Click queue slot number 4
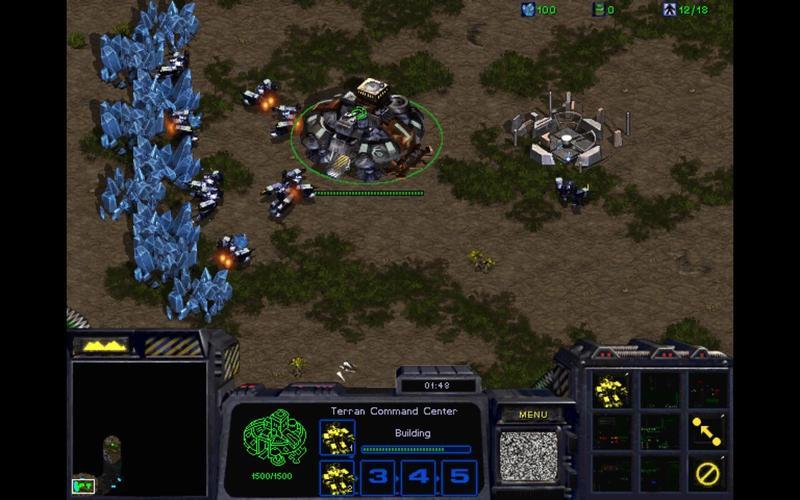The width and height of the screenshot is (800, 500). 419,477
